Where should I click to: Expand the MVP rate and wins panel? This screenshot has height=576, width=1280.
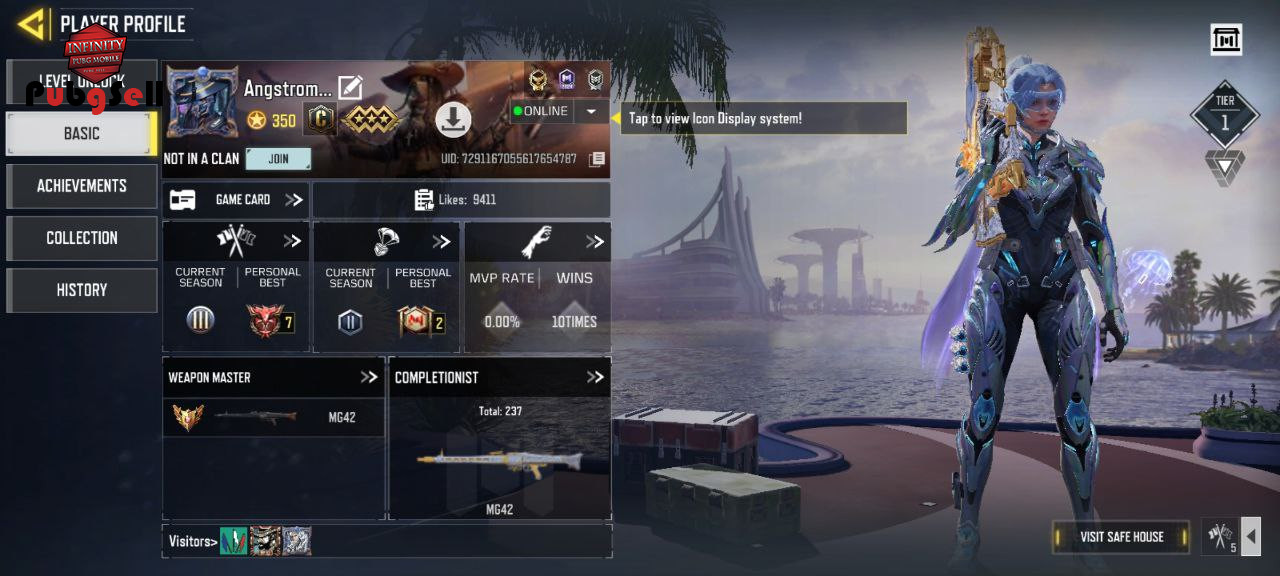pos(595,242)
